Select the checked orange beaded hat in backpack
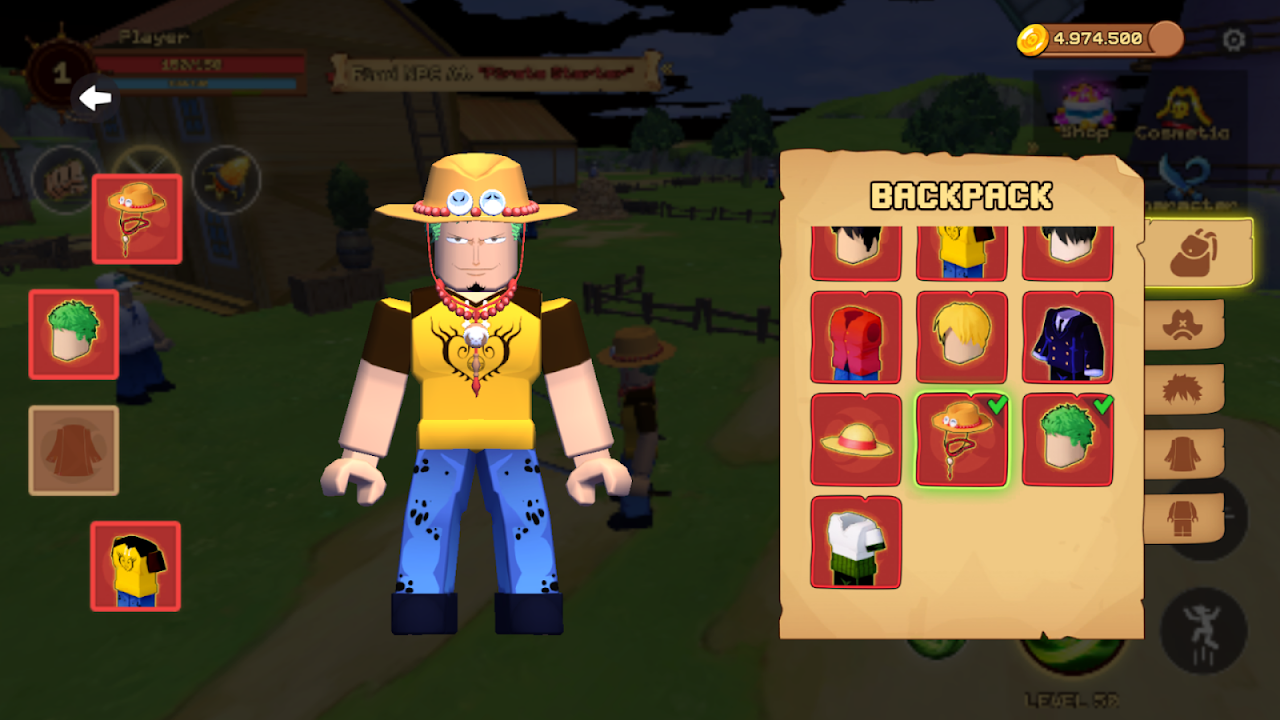Image resolution: width=1280 pixels, height=720 pixels. [x=962, y=440]
